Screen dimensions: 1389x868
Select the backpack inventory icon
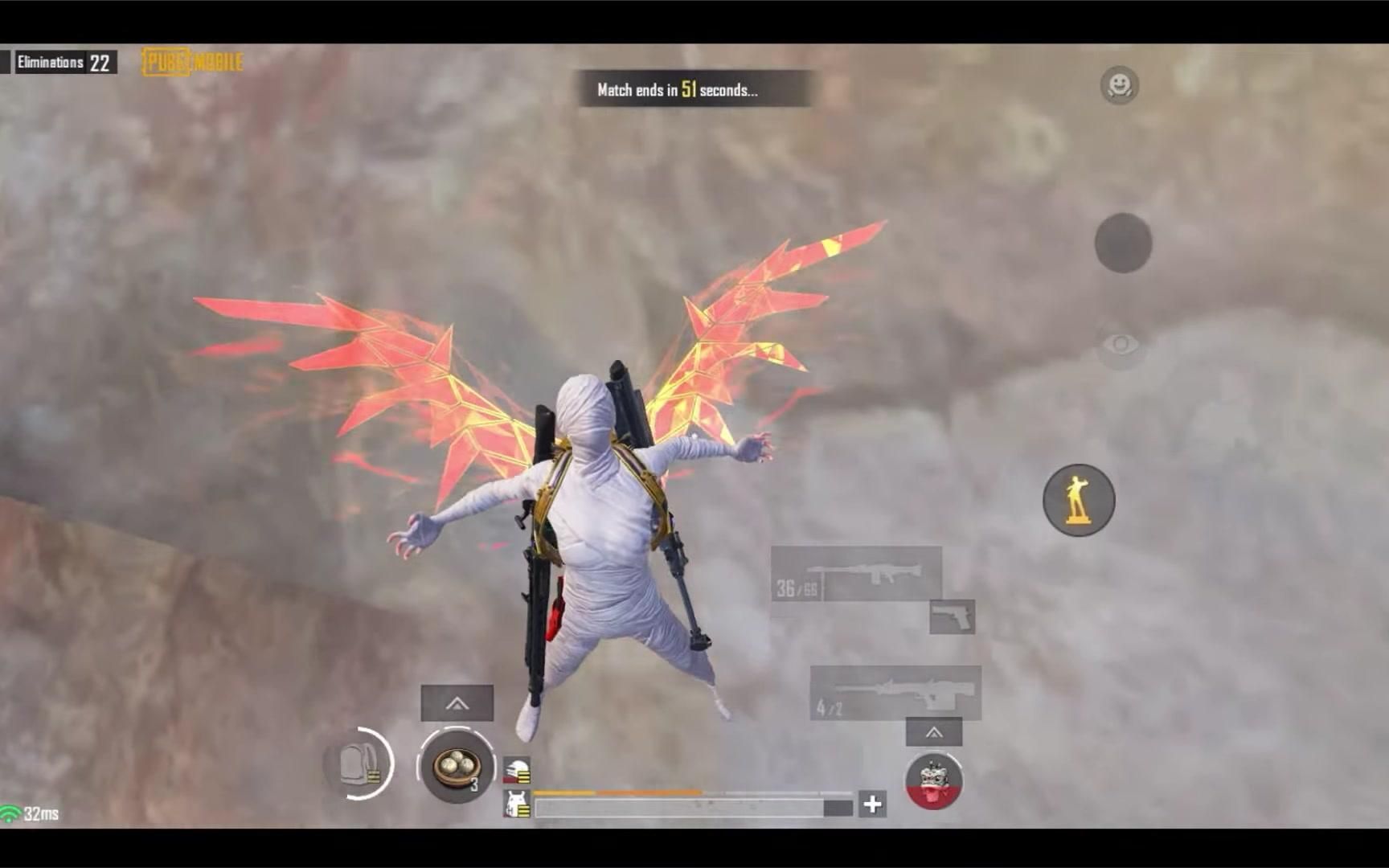click(x=359, y=765)
